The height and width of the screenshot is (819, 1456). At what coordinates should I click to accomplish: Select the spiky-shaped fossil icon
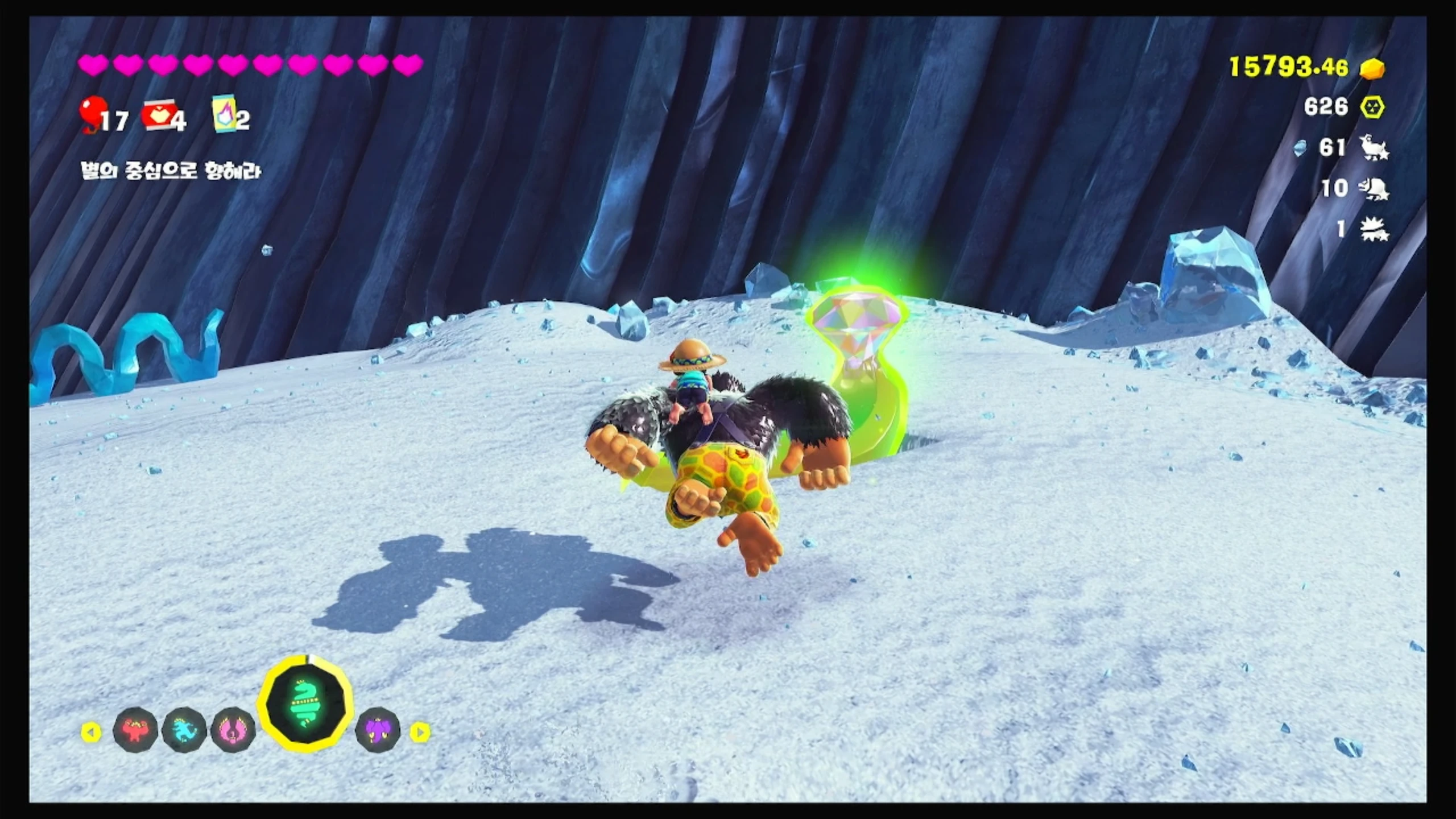click(x=1374, y=229)
